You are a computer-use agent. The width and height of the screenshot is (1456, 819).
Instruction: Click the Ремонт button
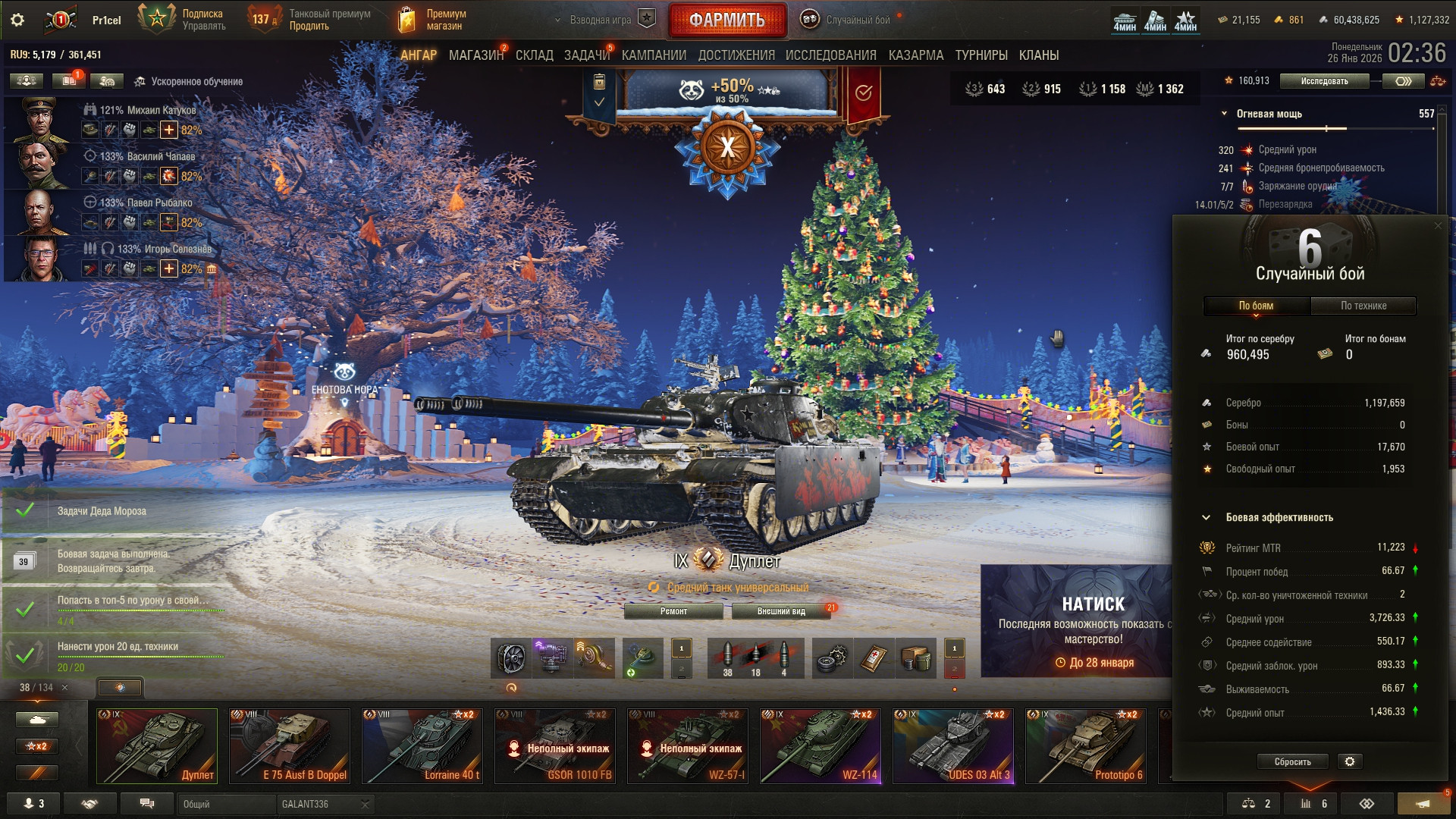pos(673,611)
